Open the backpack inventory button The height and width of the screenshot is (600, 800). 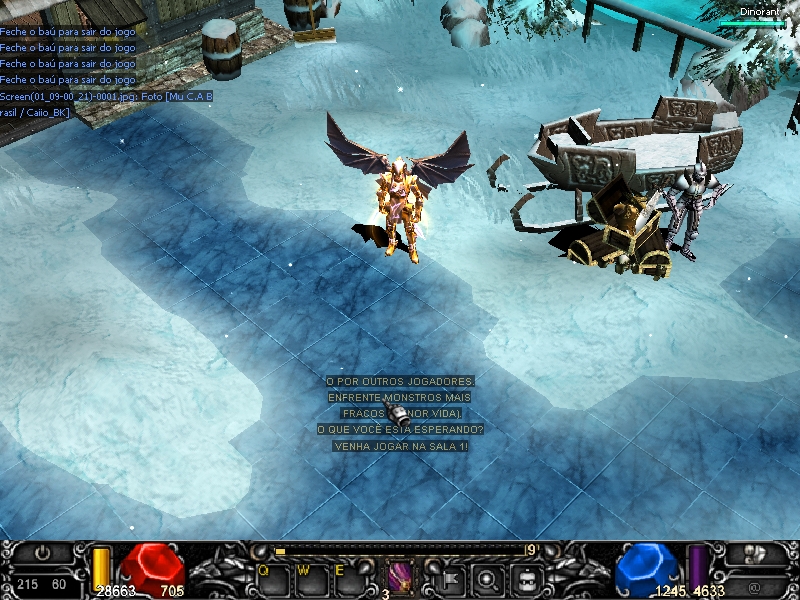[x=527, y=578]
